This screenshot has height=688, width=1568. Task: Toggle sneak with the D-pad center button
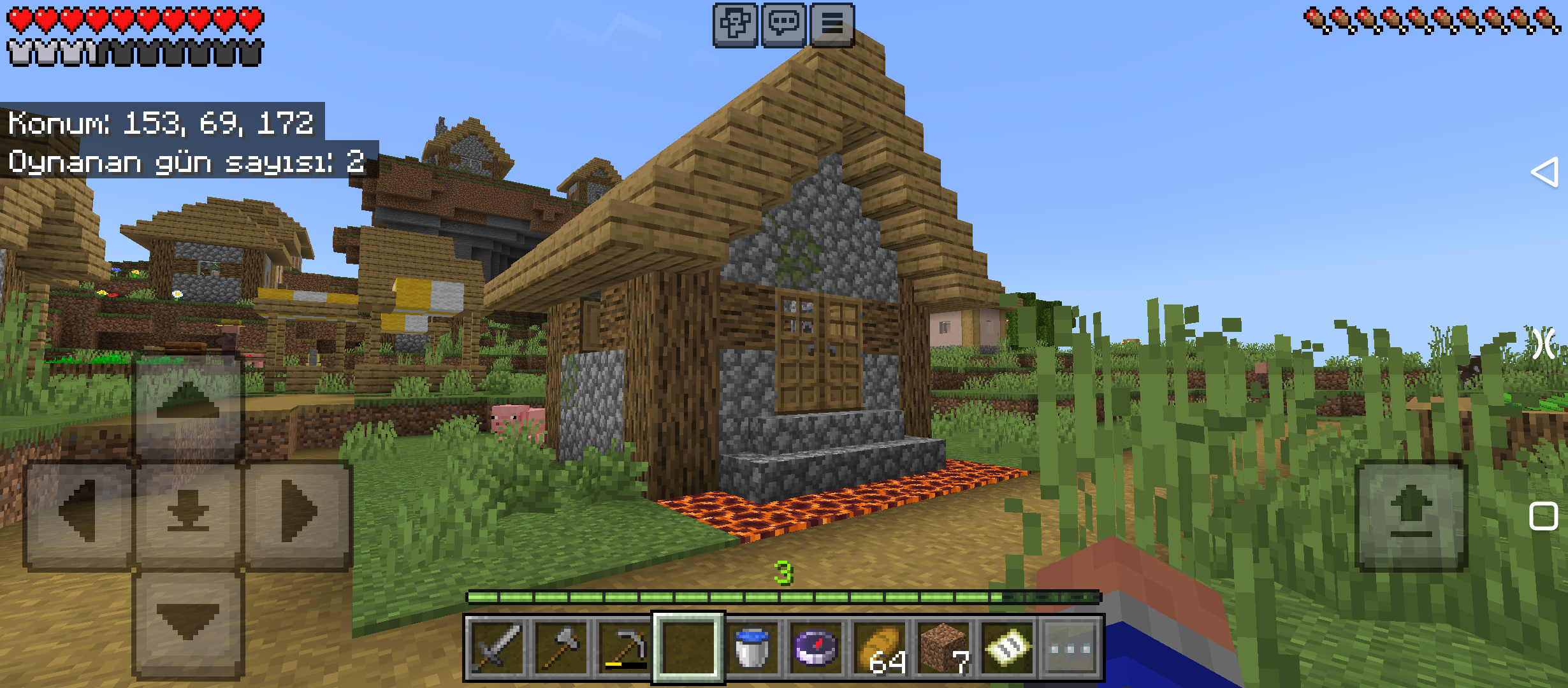pos(188,513)
